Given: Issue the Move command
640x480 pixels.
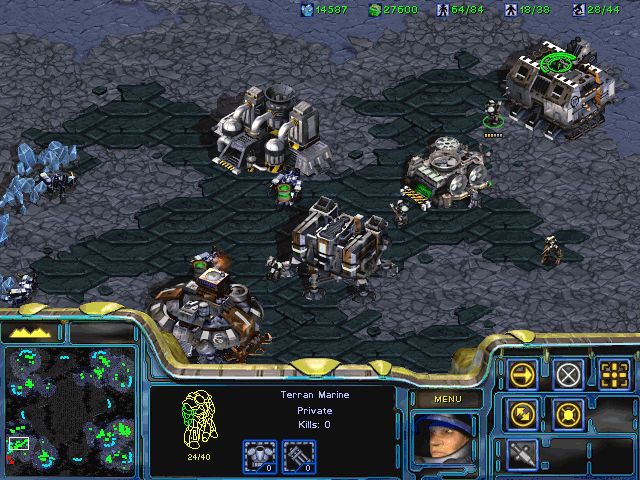Looking at the screenshot, I should [x=523, y=375].
